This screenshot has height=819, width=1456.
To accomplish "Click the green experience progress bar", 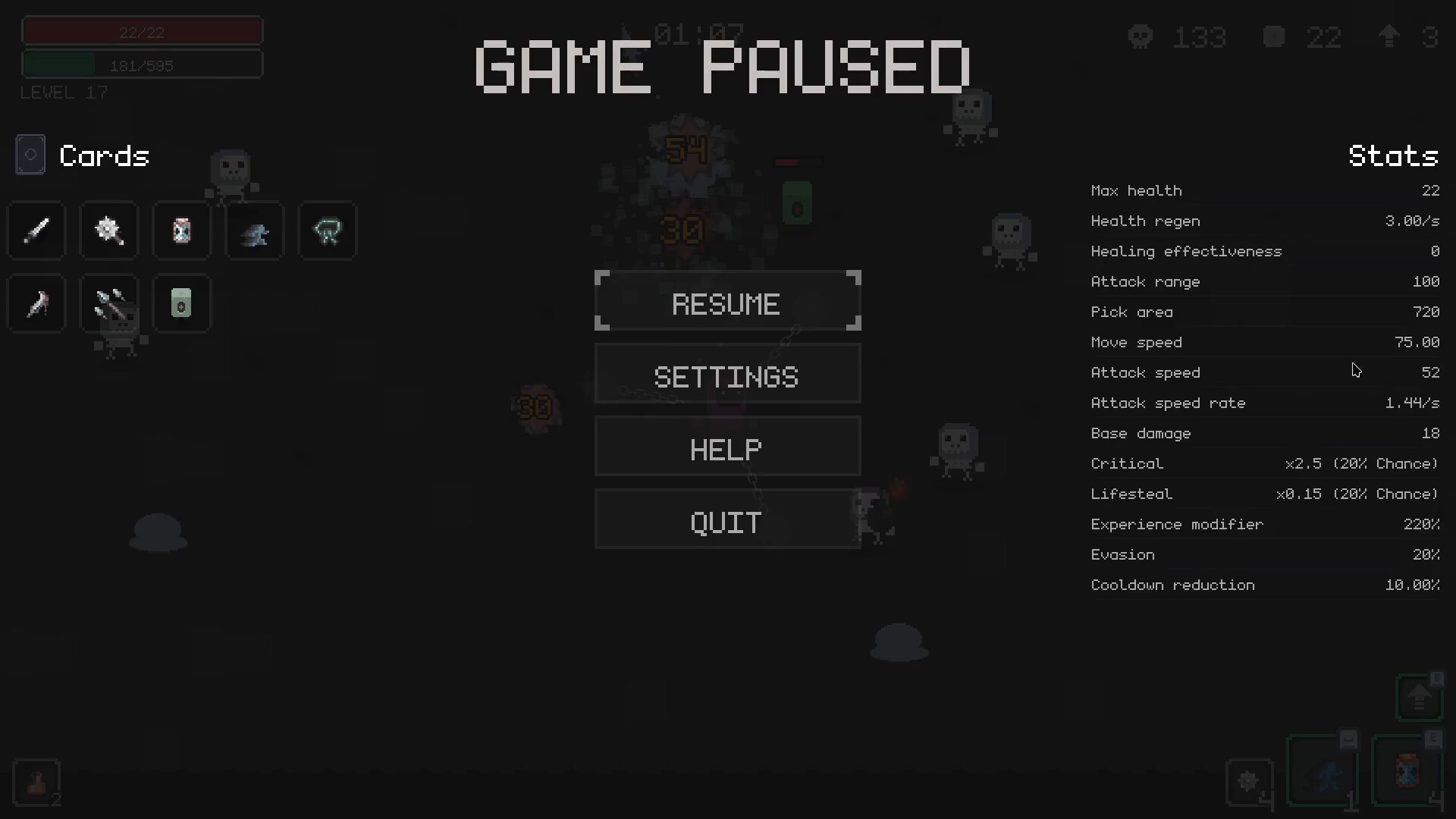I will click(142, 64).
